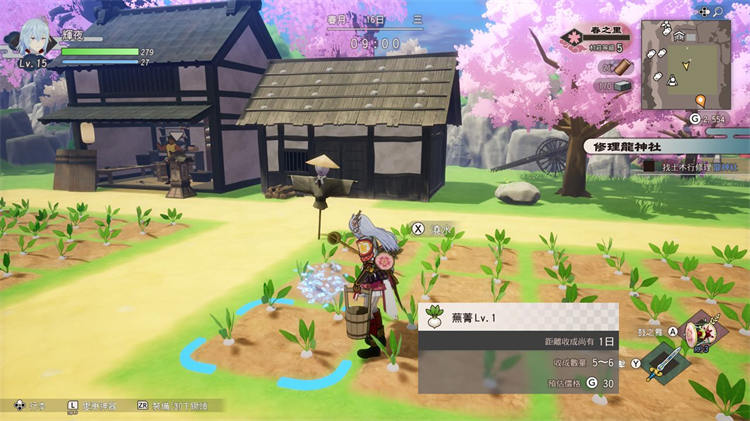Click the magnifier icon above the minimap
Viewport: 750px width, 421px height.
717,11
